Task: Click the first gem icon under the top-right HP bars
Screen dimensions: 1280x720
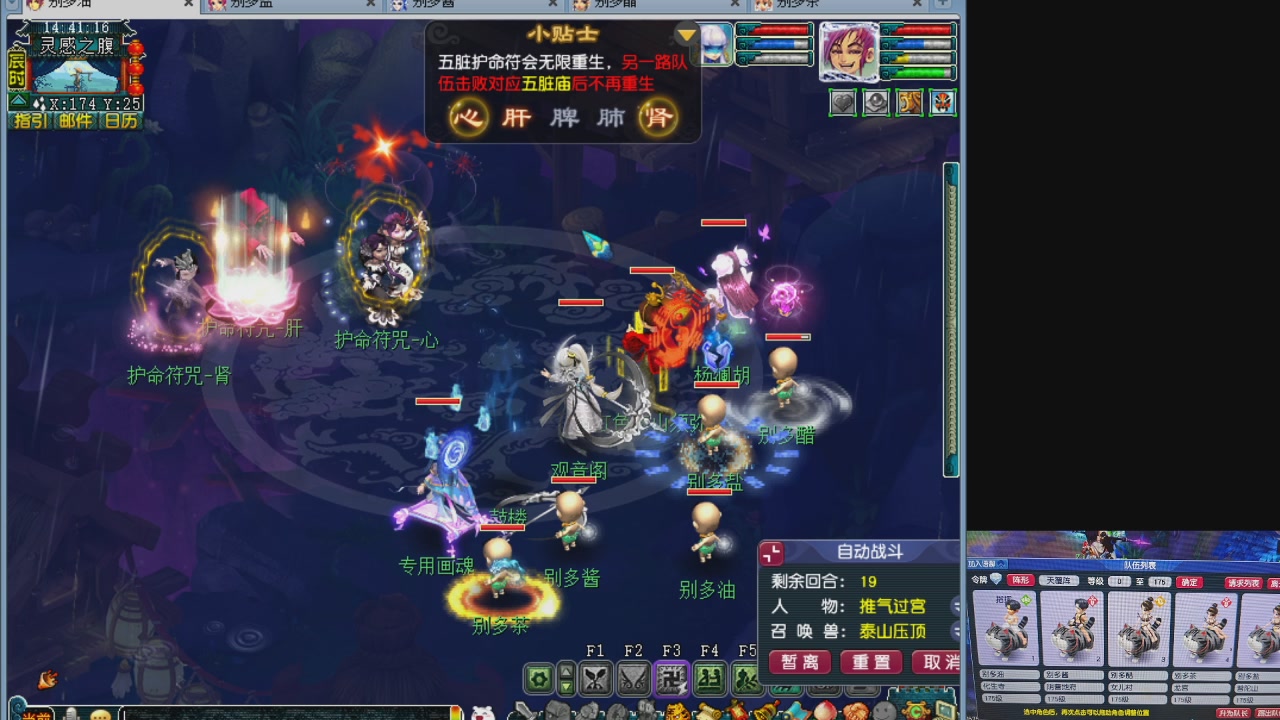Action: click(843, 102)
